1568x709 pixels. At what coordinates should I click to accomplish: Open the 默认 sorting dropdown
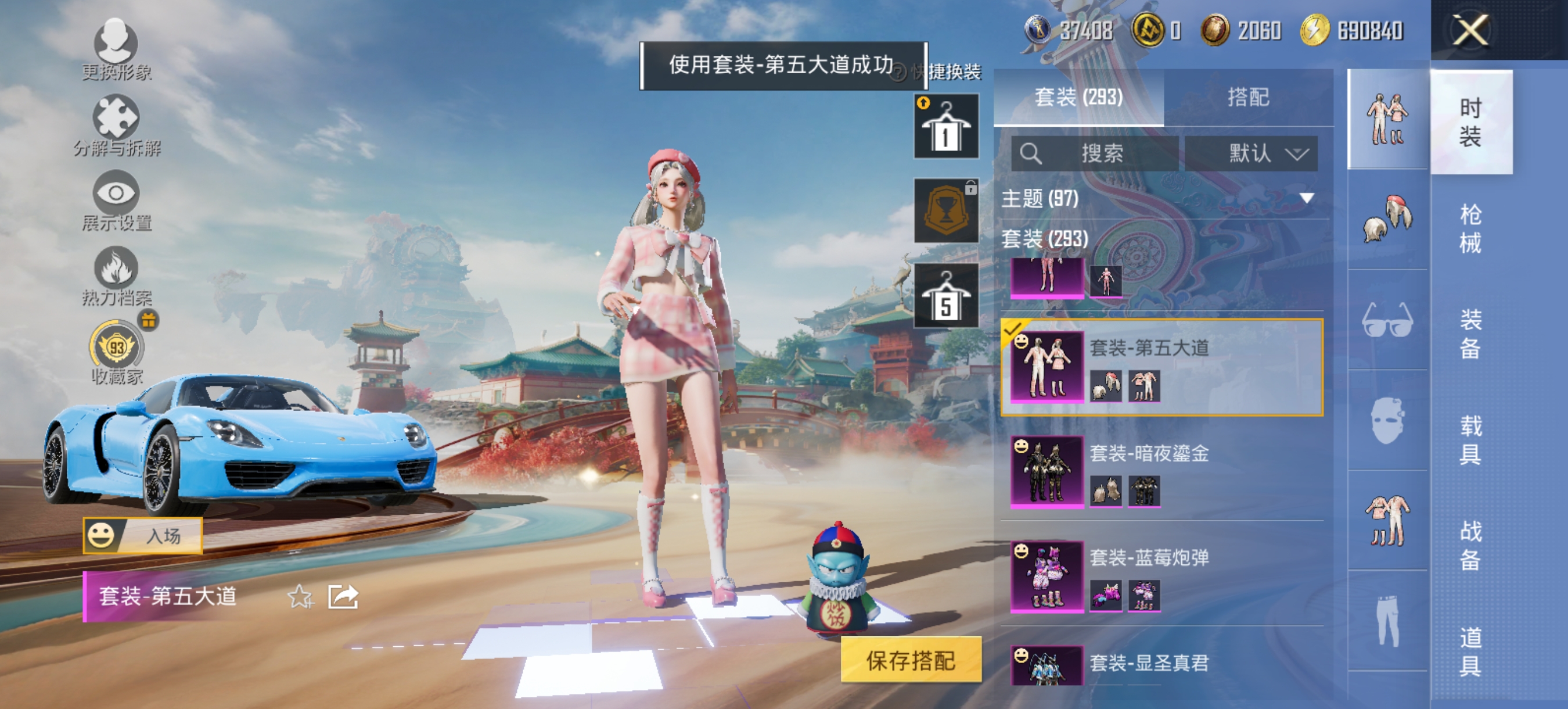pos(1251,154)
